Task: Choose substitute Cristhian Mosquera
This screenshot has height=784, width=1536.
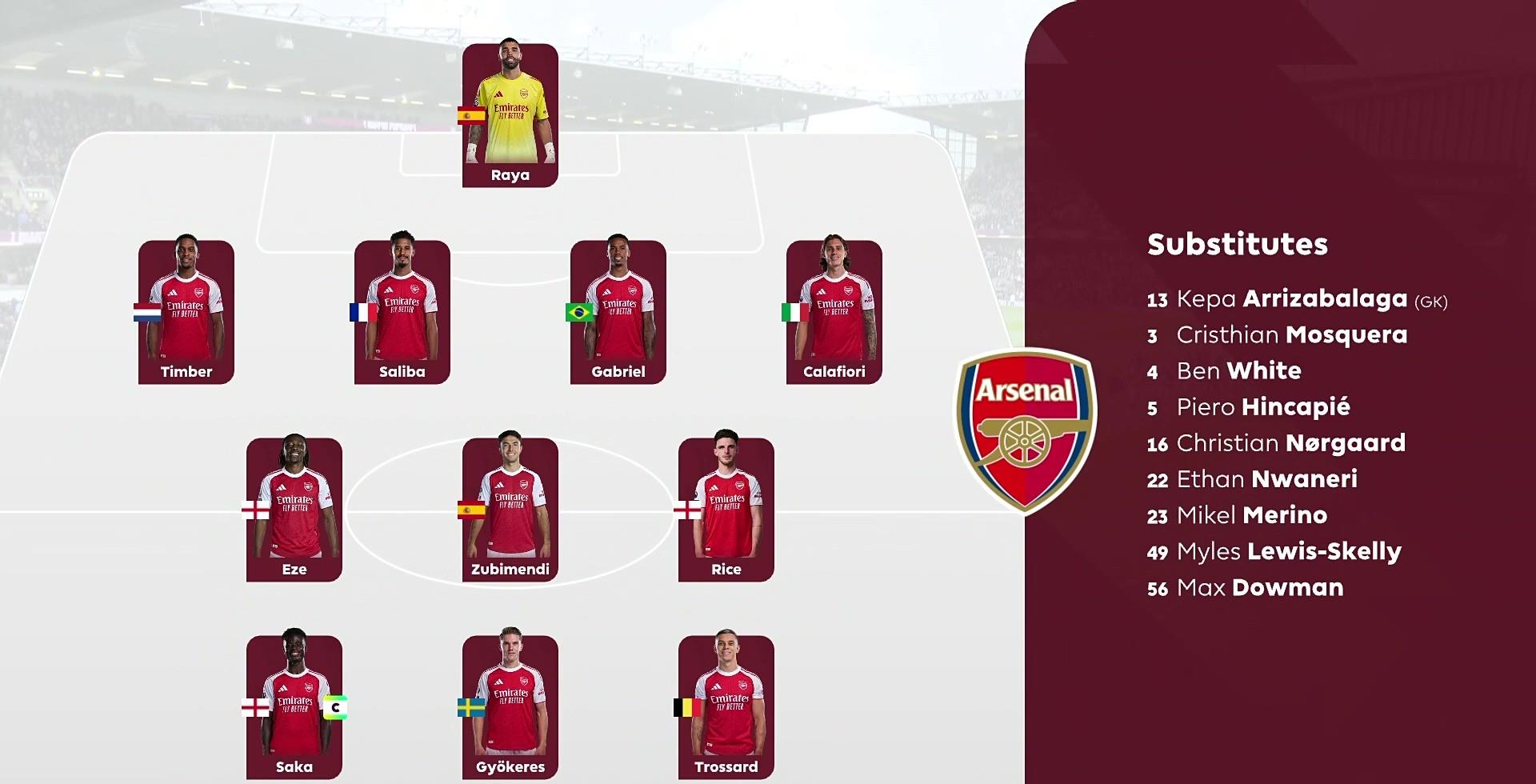Action: pos(1277,335)
